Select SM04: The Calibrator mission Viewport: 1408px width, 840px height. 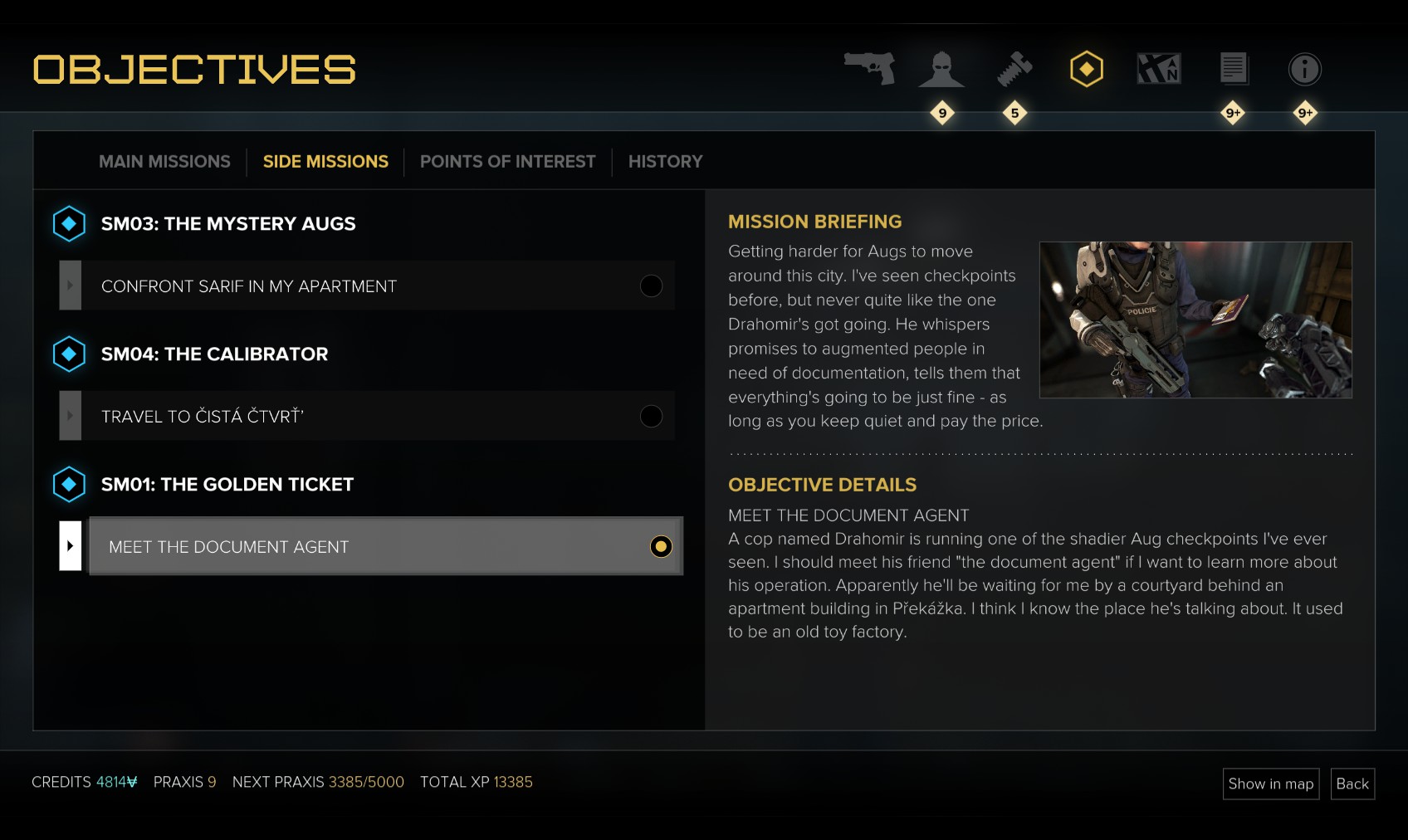pyautogui.click(x=214, y=354)
